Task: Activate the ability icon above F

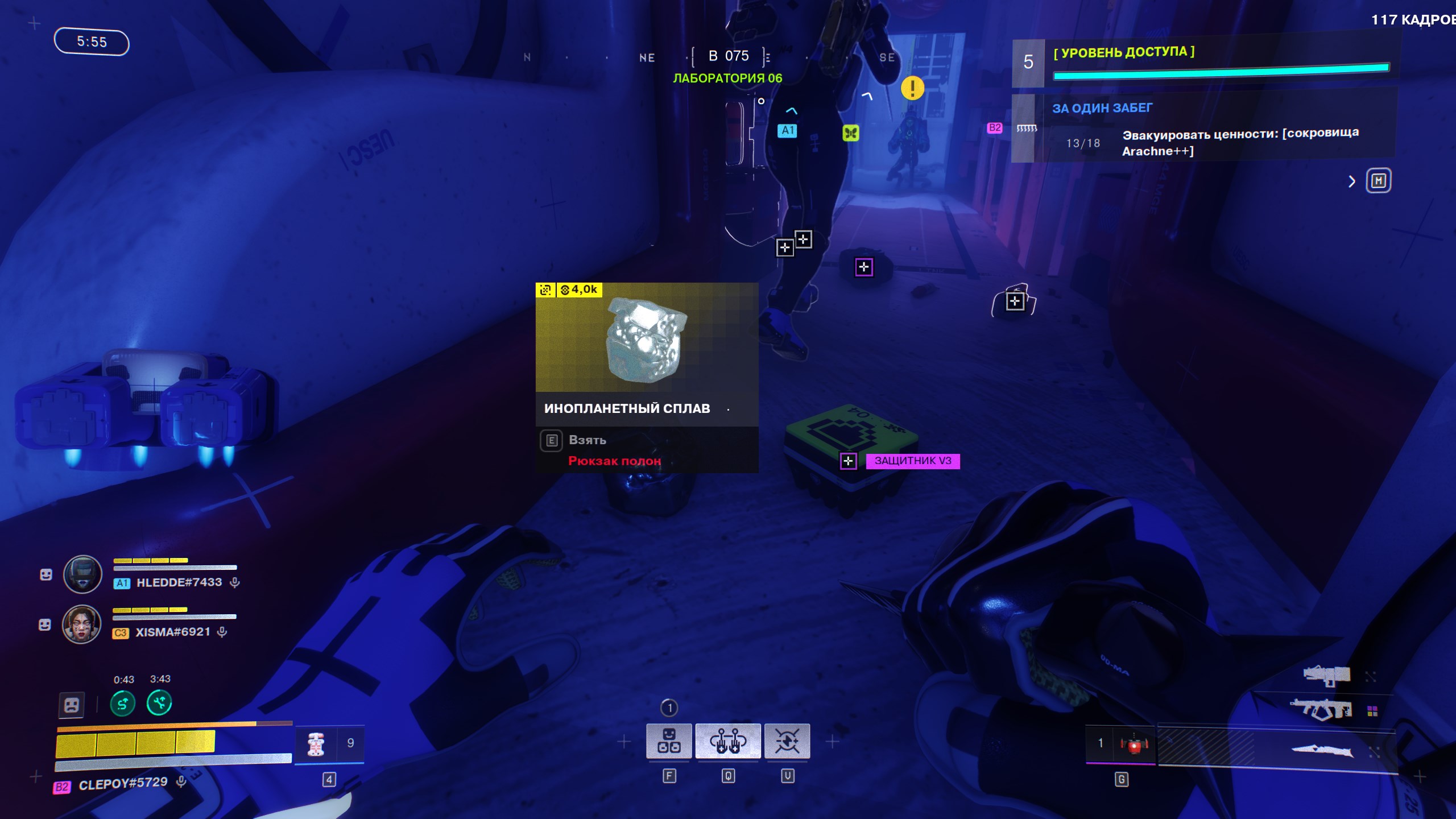Action: click(x=669, y=741)
